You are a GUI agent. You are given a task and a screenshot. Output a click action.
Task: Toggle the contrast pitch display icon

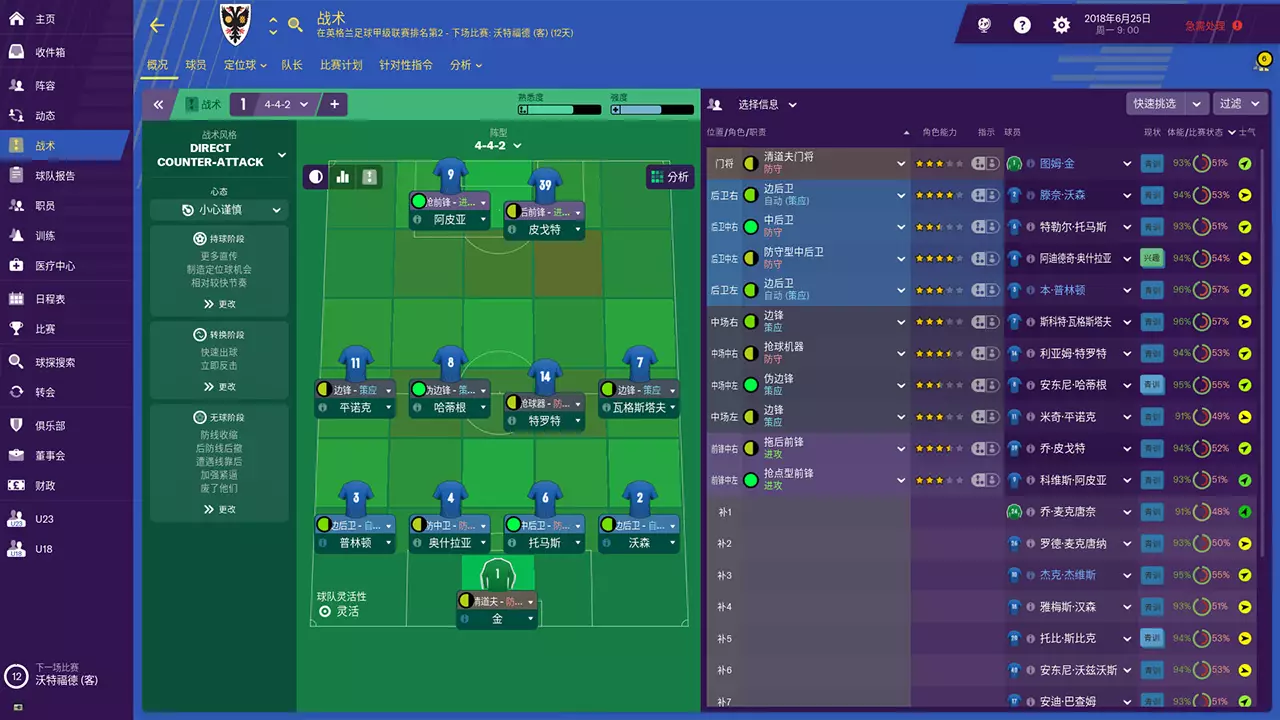click(x=315, y=175)
